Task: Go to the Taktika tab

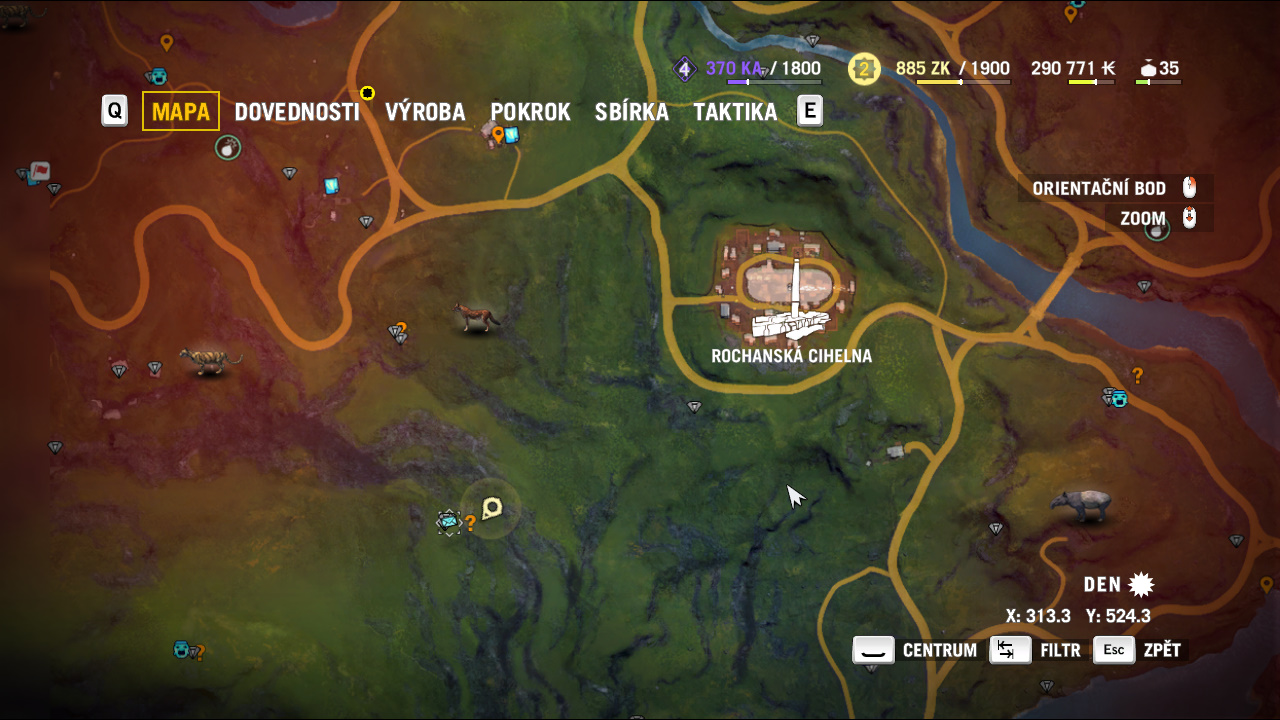Action: coord(735,111)
